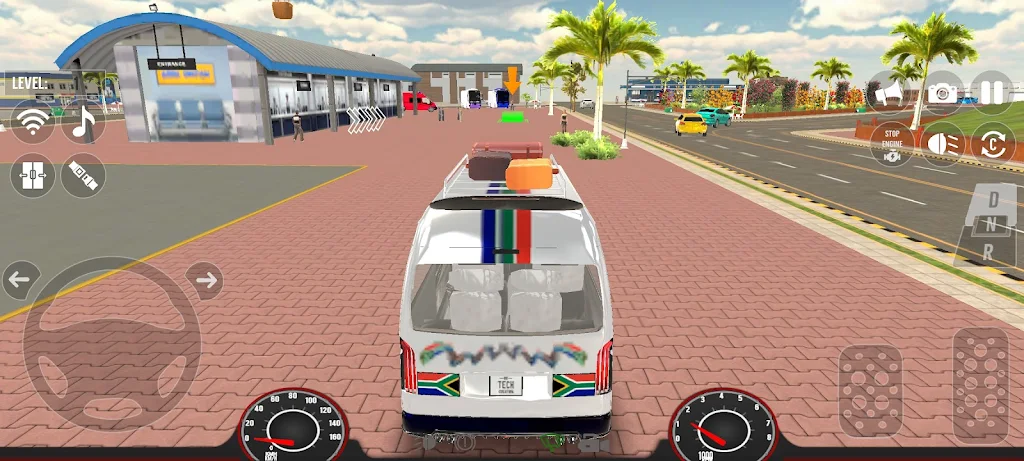
Task: Fasten the seatbelt button
Action: pos(83,176)
